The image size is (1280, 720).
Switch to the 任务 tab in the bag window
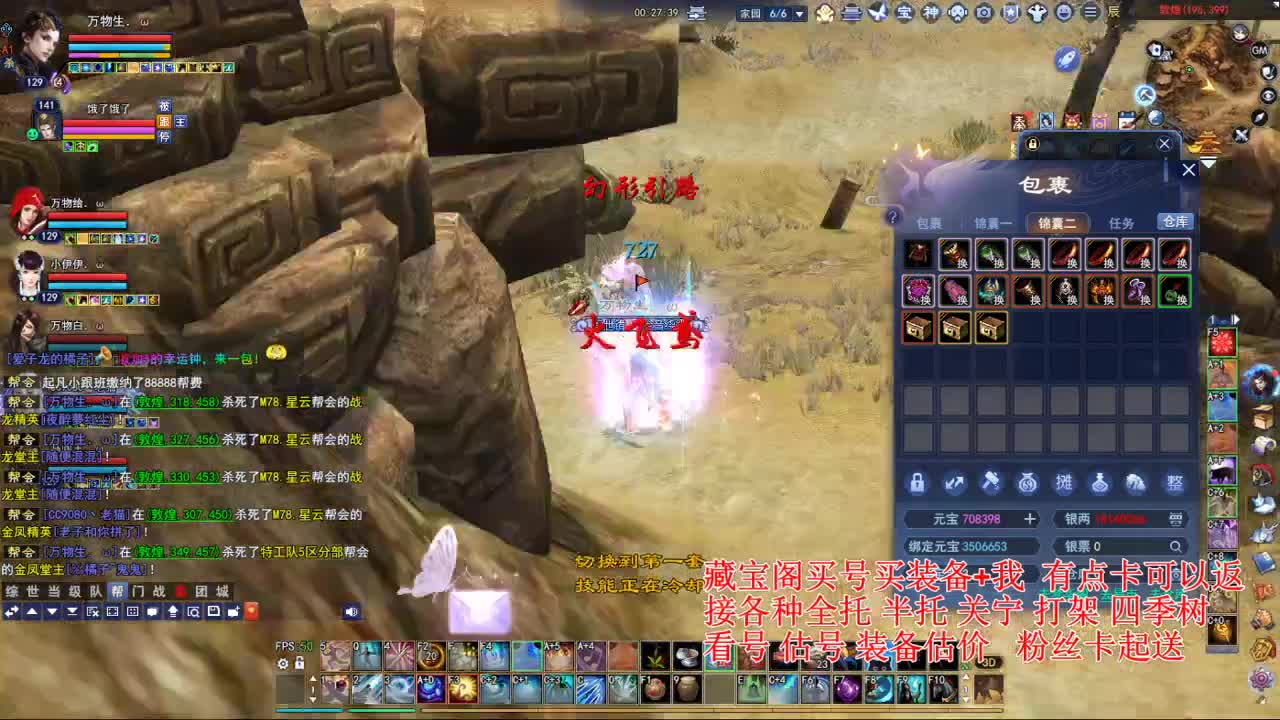tap(1121, 222)
